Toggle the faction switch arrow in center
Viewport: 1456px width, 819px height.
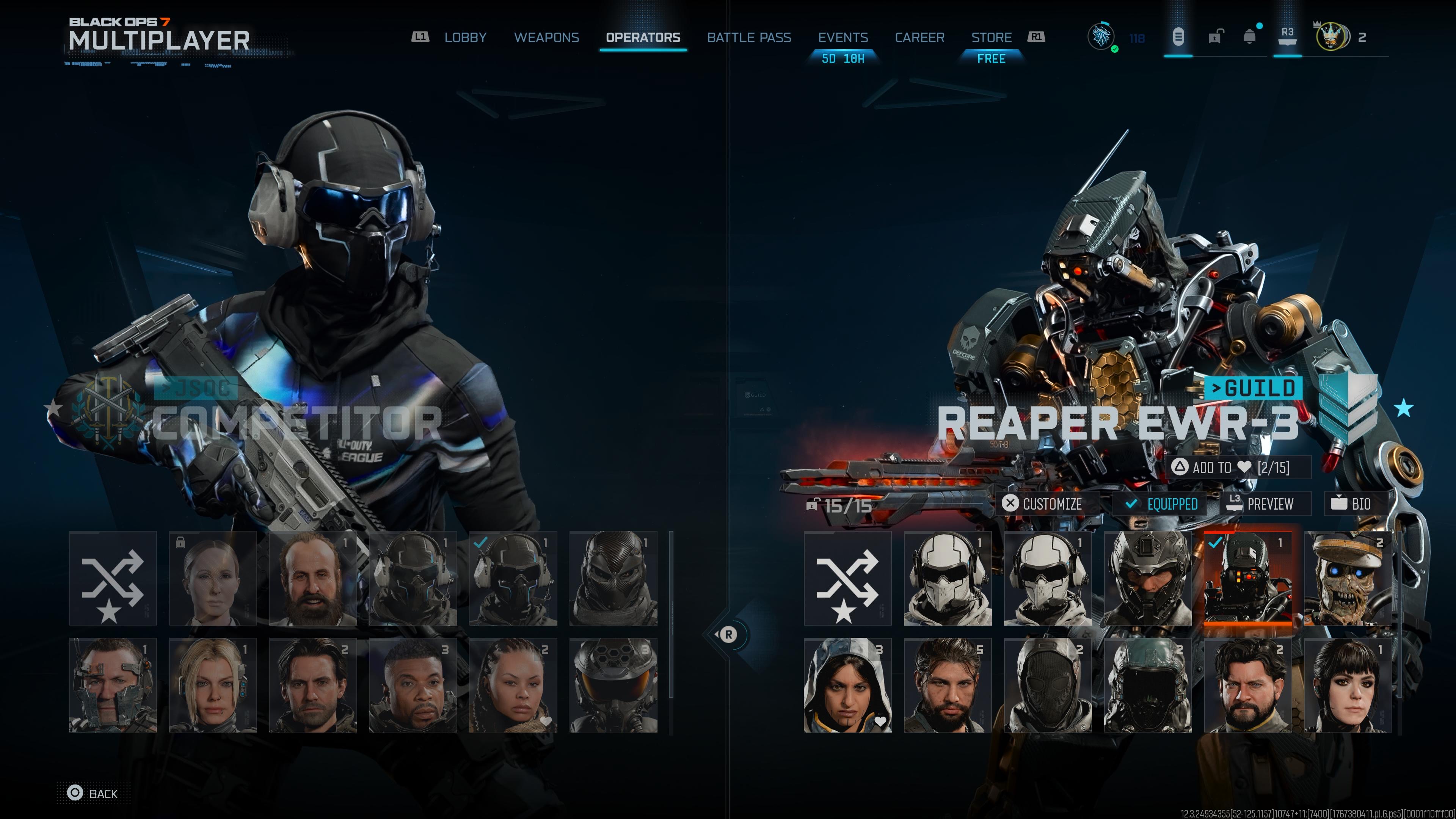point(728,635)
